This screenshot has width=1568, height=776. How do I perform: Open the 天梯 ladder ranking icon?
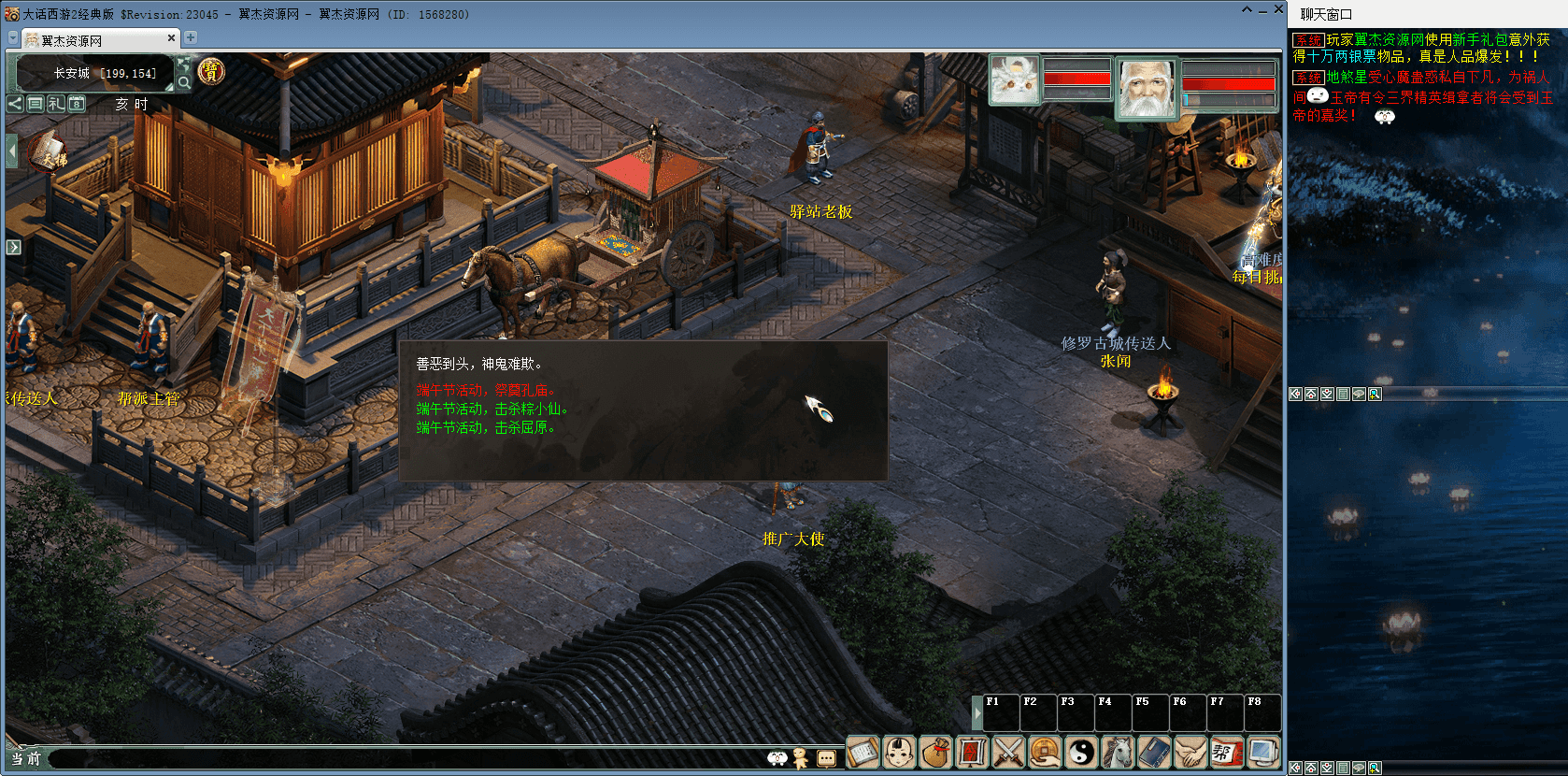[49, 153]
